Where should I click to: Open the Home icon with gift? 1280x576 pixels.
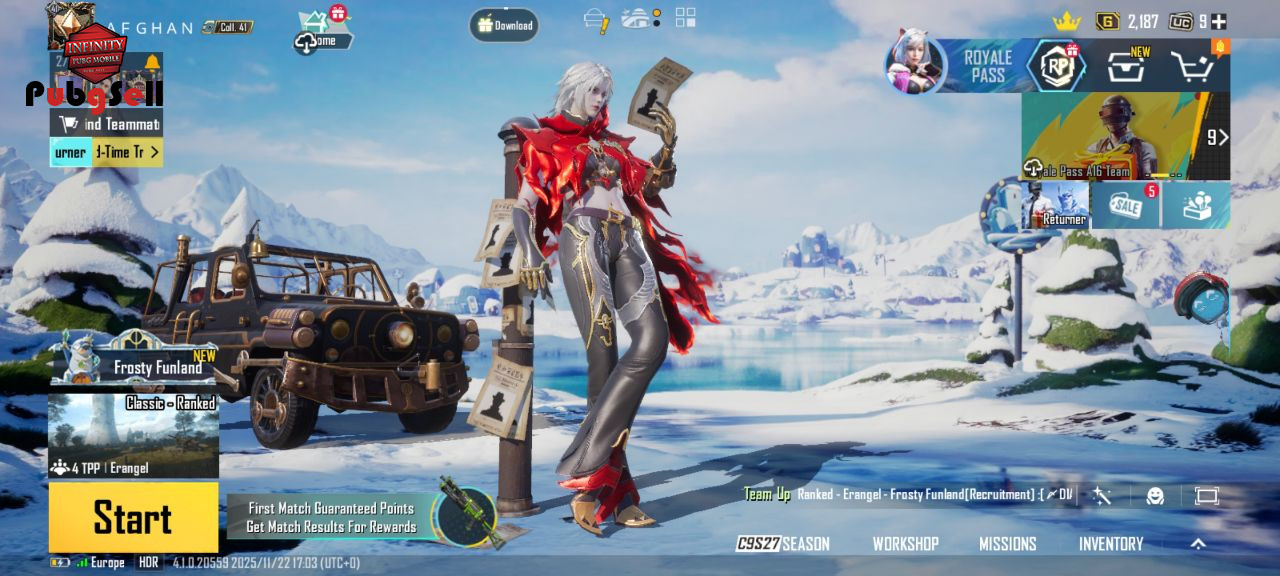coord(322,32)
